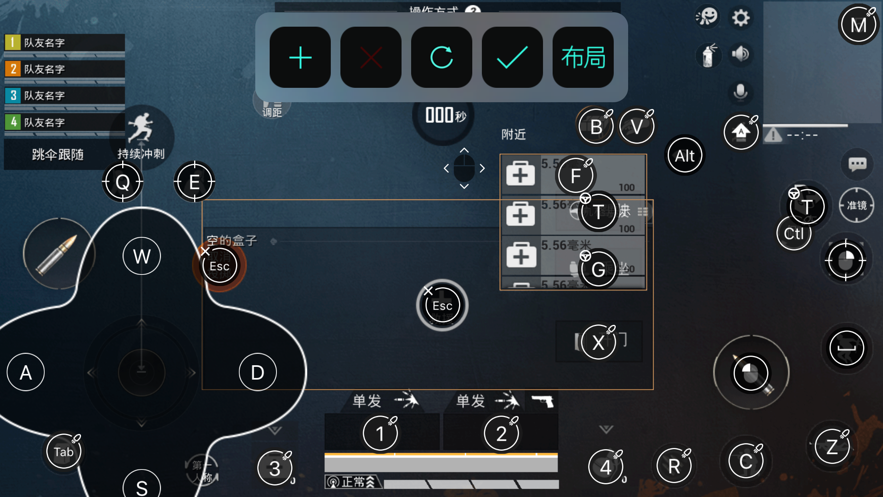This screenshot has height=497, width=883.
Task: Toggle the microphone icon
Action: coord(741,92)
